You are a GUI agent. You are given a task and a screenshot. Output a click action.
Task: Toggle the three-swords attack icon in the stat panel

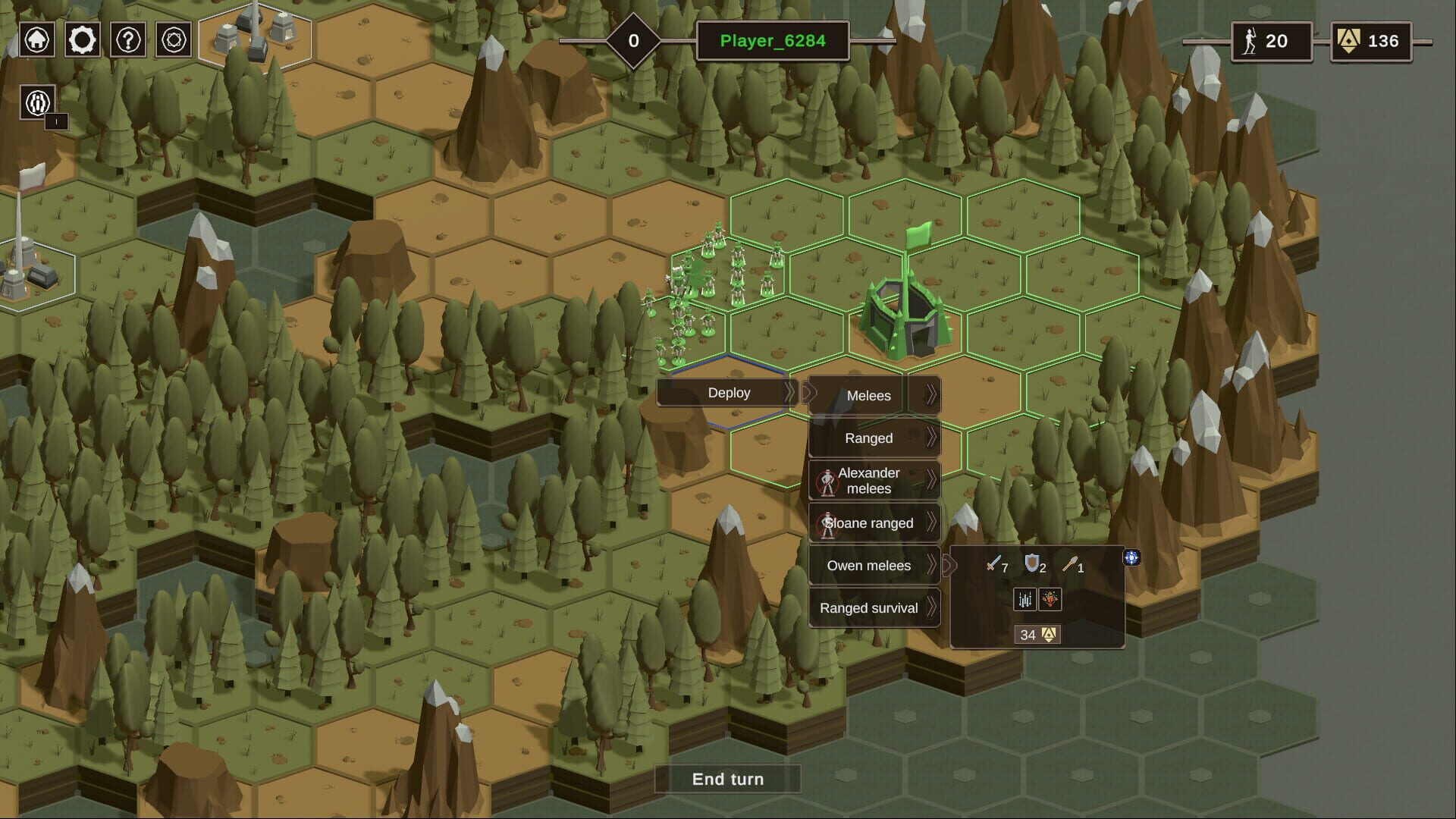(1025, 600)
